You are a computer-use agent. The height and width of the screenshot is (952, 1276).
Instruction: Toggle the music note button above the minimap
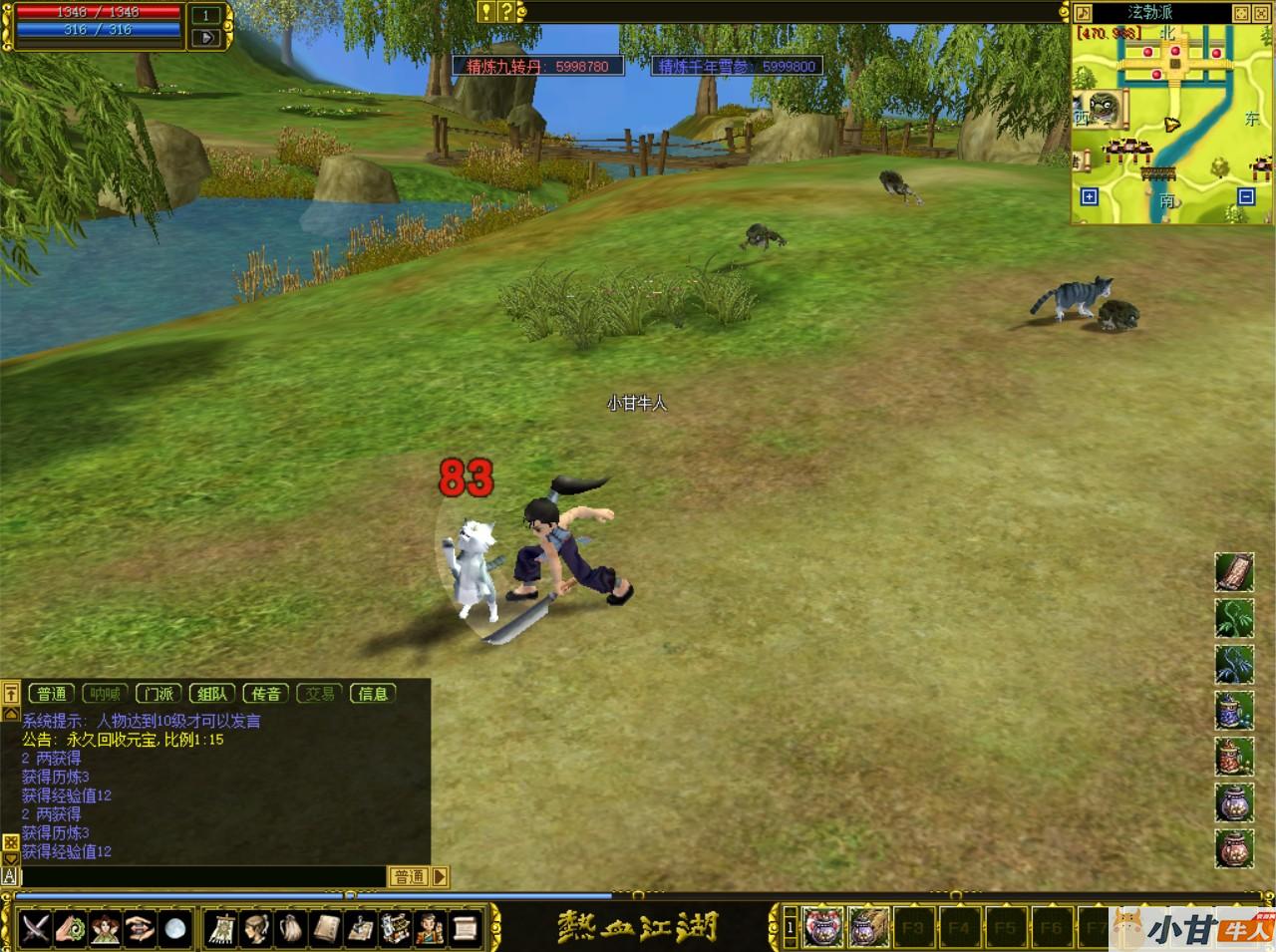[1083, 13]
